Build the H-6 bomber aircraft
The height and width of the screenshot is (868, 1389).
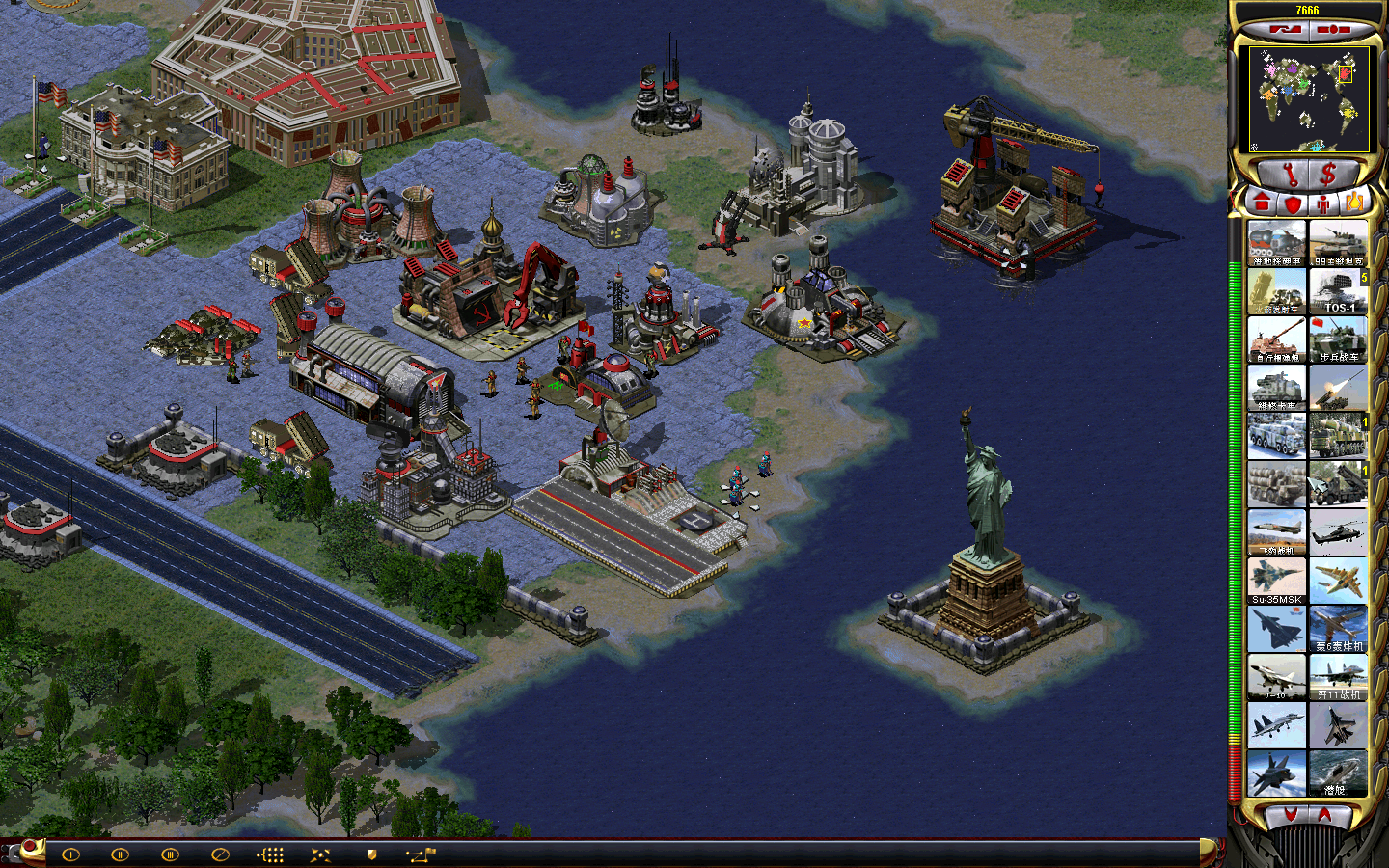pyautogui.click(x=1338, y=629)
